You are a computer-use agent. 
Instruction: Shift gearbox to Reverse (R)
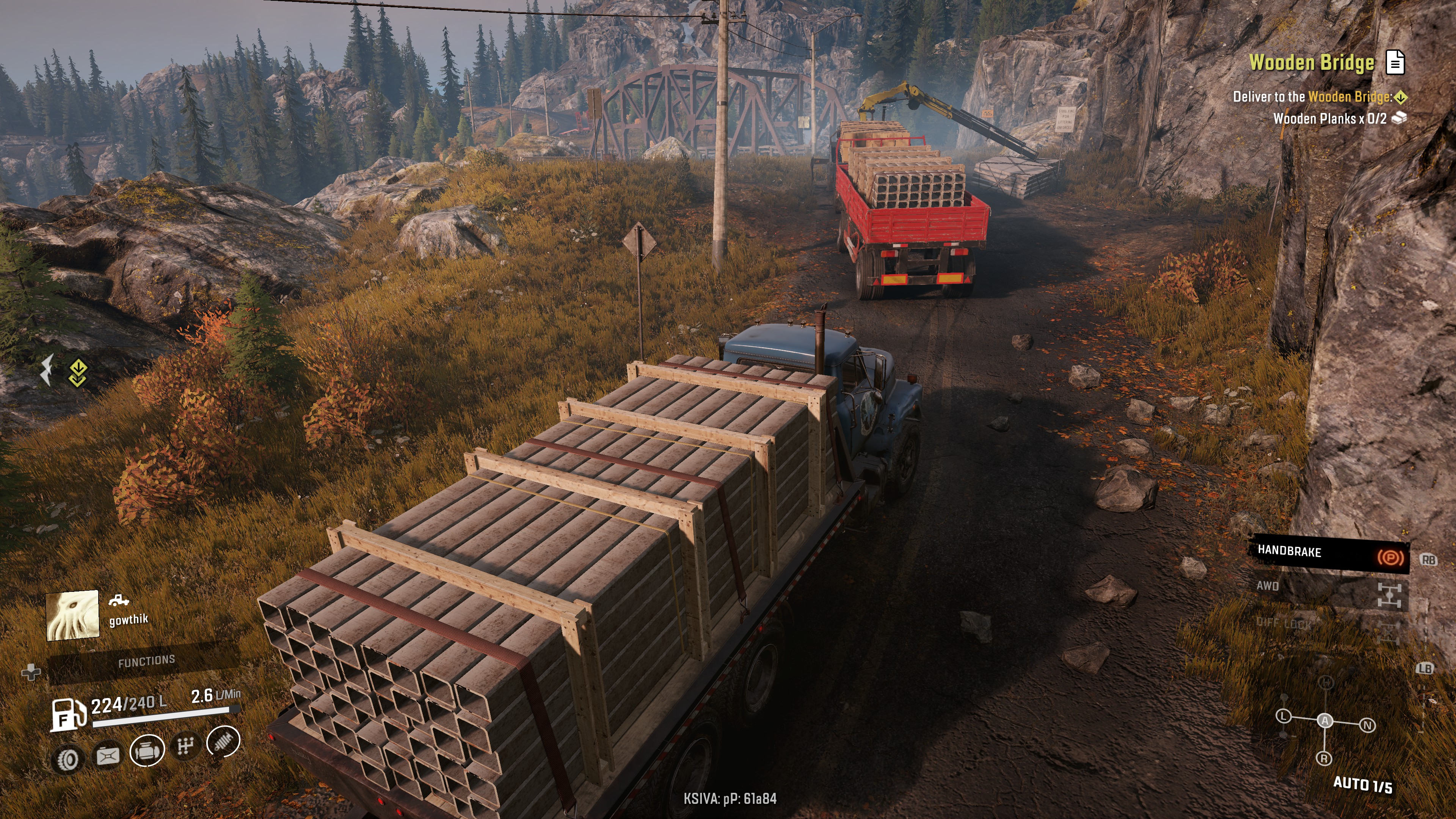pyautogui.click(x=1324, y=758)
